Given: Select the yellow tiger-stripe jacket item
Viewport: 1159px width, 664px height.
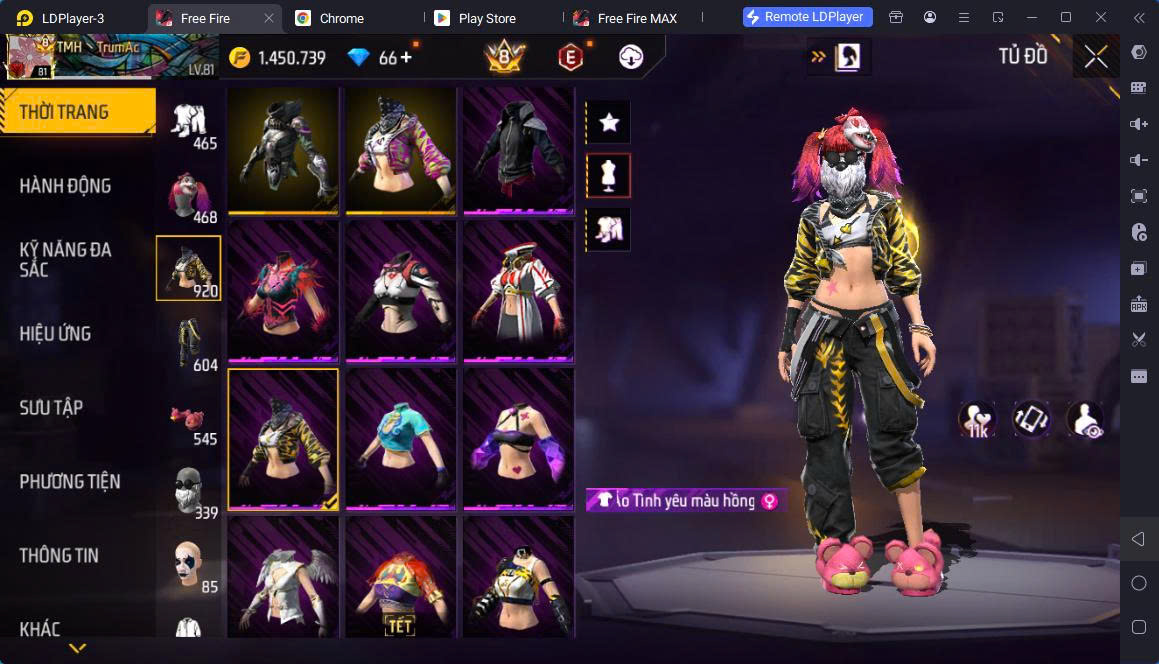Looking at the screenshot, I should point(283,439).
